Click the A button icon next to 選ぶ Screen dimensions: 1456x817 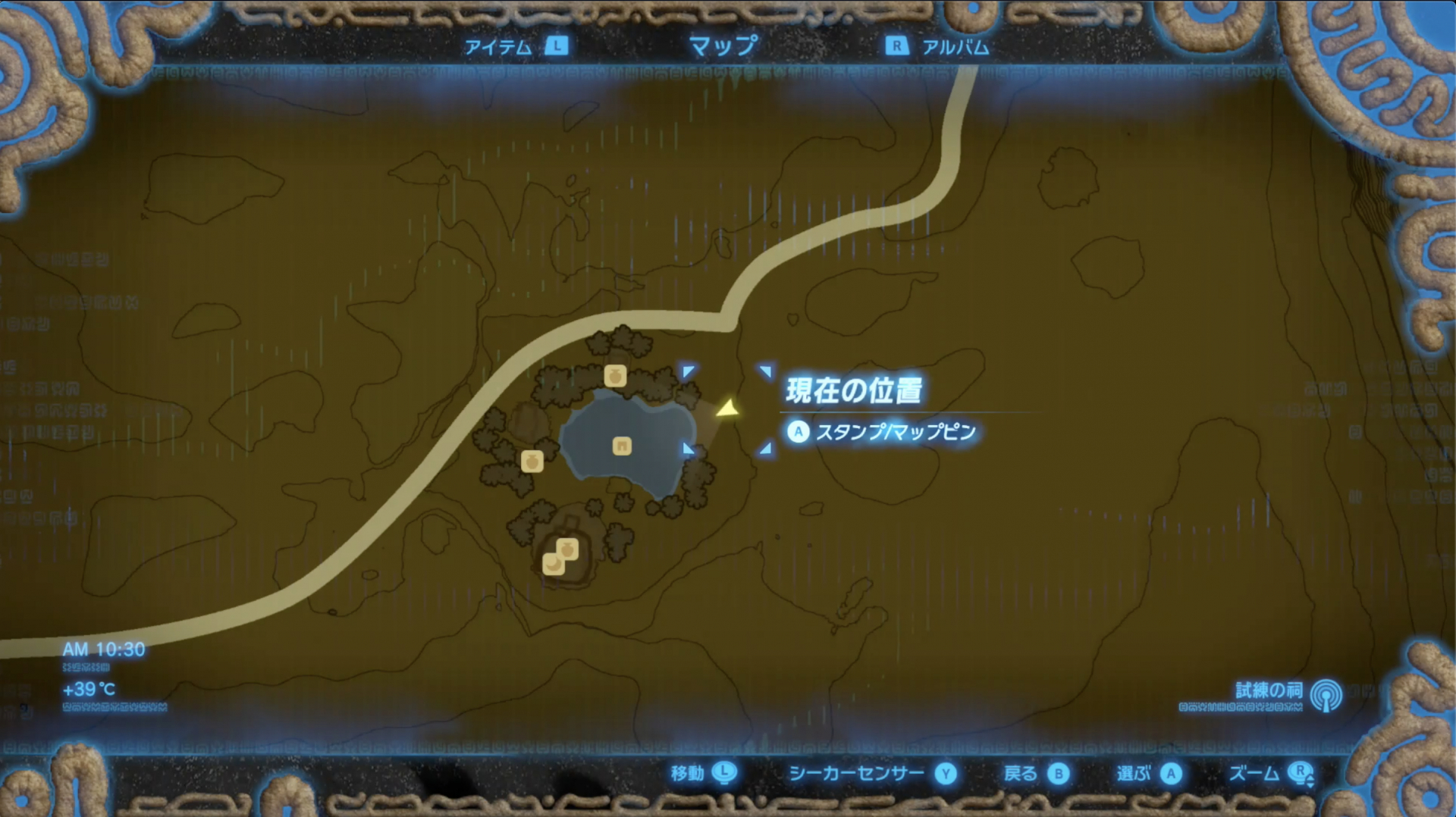coord(1172,775)
